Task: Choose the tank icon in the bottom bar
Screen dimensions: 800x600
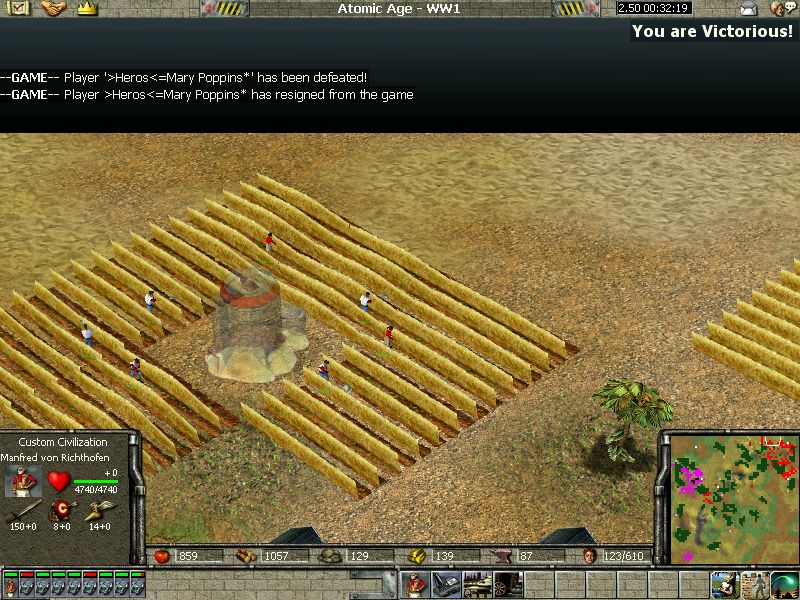Action: [x=477, y=583]
